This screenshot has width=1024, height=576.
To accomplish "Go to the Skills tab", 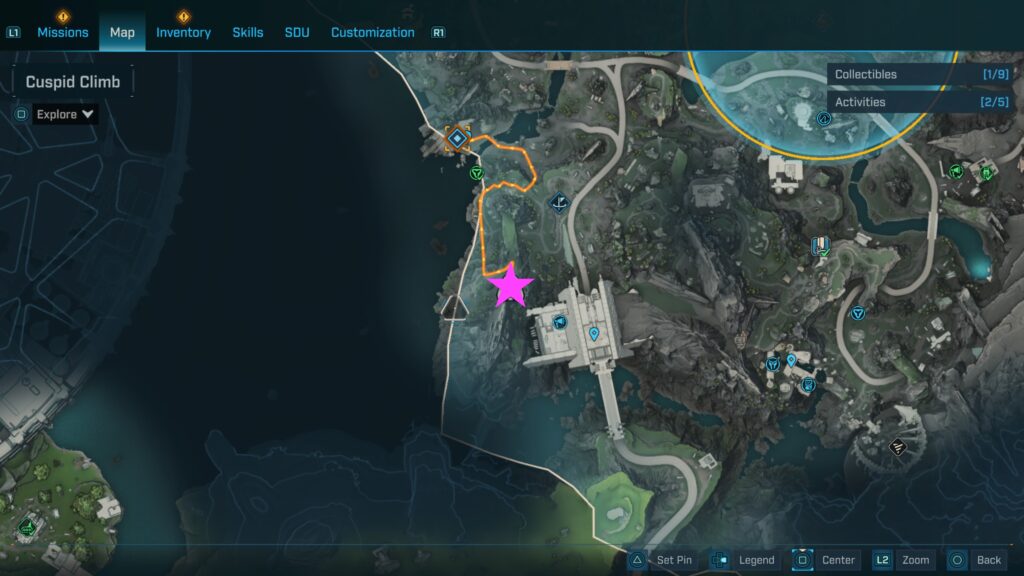I will coord(248,32).
